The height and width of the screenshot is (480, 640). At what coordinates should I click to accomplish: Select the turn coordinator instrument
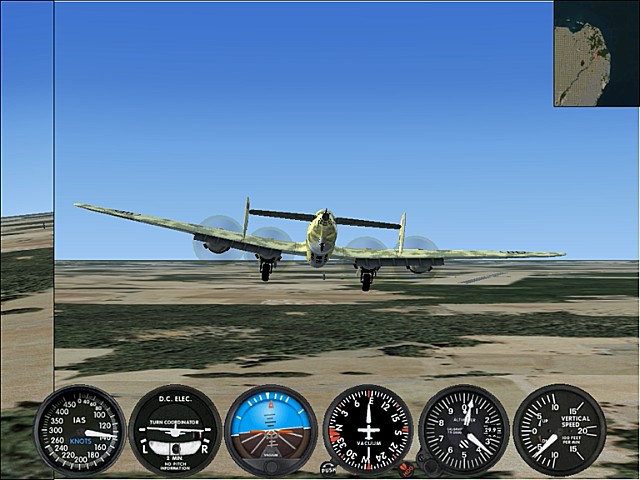(175, 430)
